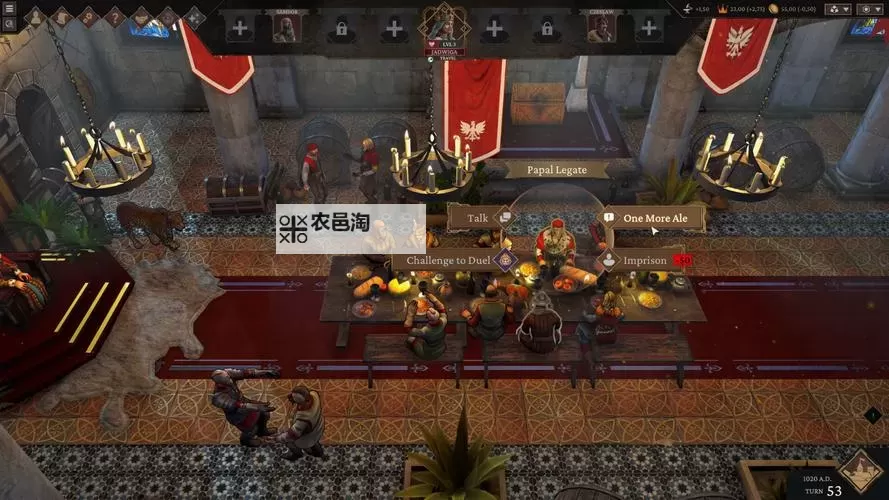Select Sambor's portrait in the party bar

(286, 28)
